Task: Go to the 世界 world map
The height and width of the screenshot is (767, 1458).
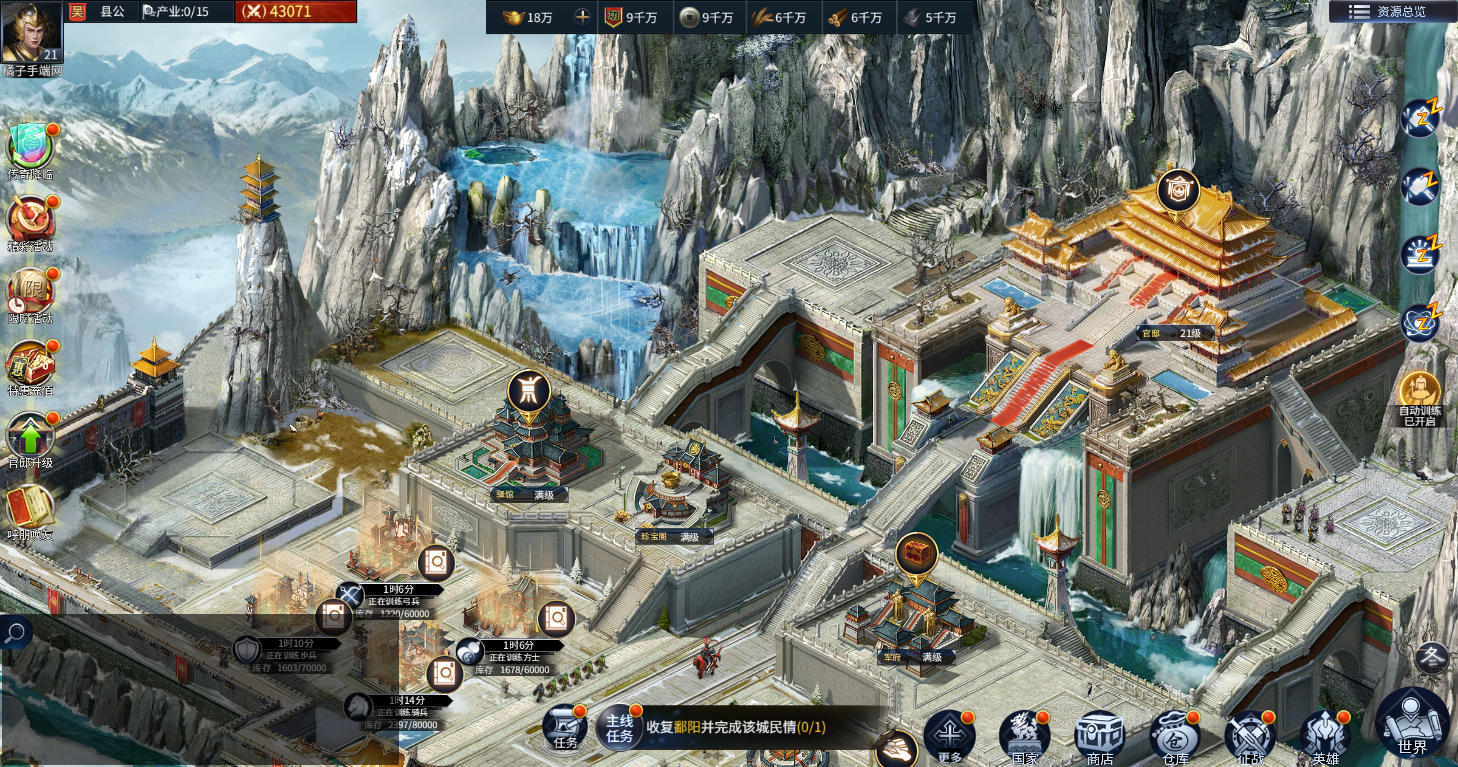Action: (1412, 724)
